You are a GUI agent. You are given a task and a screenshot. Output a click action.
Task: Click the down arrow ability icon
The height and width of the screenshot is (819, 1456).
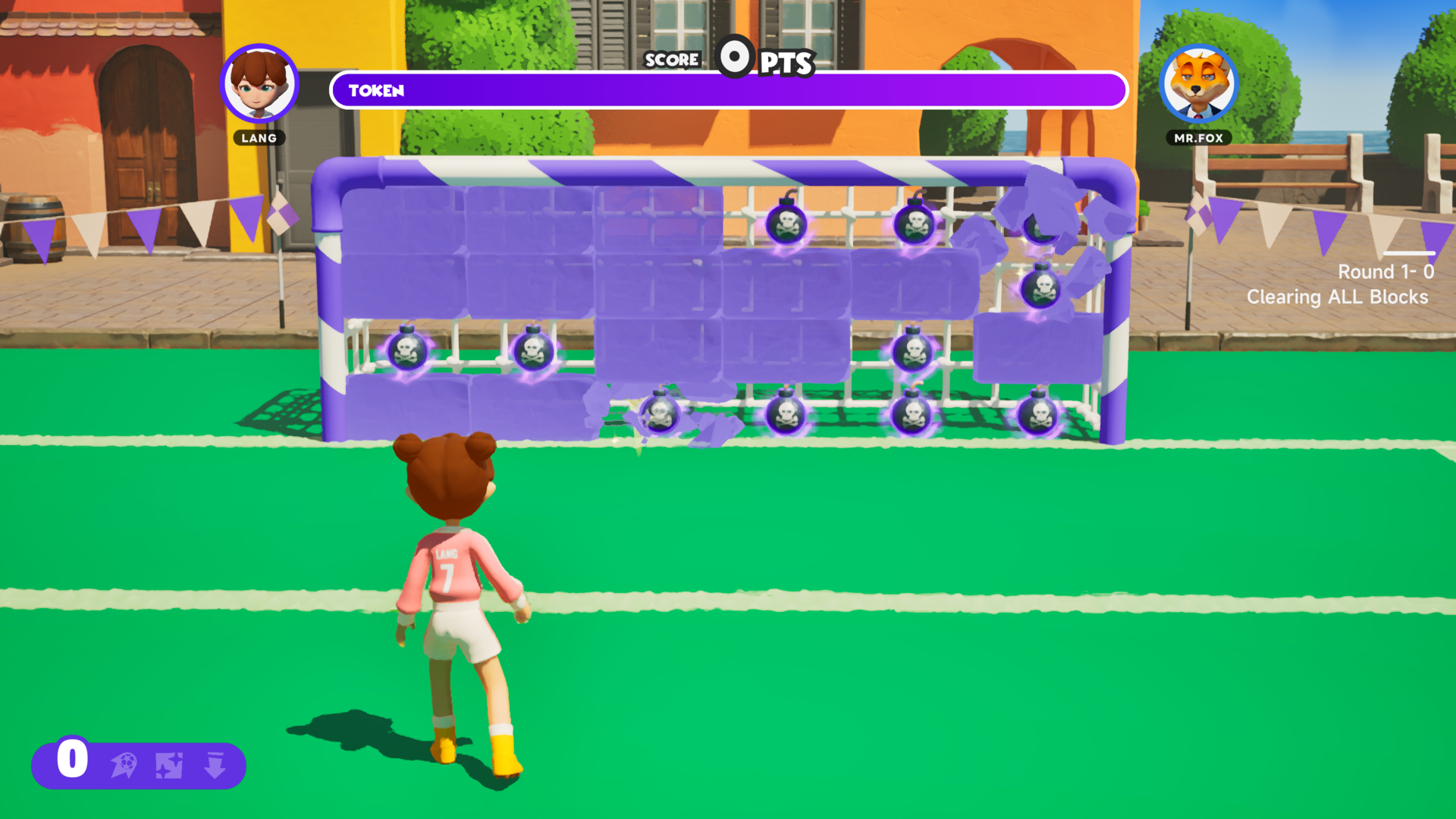[216, 767]
